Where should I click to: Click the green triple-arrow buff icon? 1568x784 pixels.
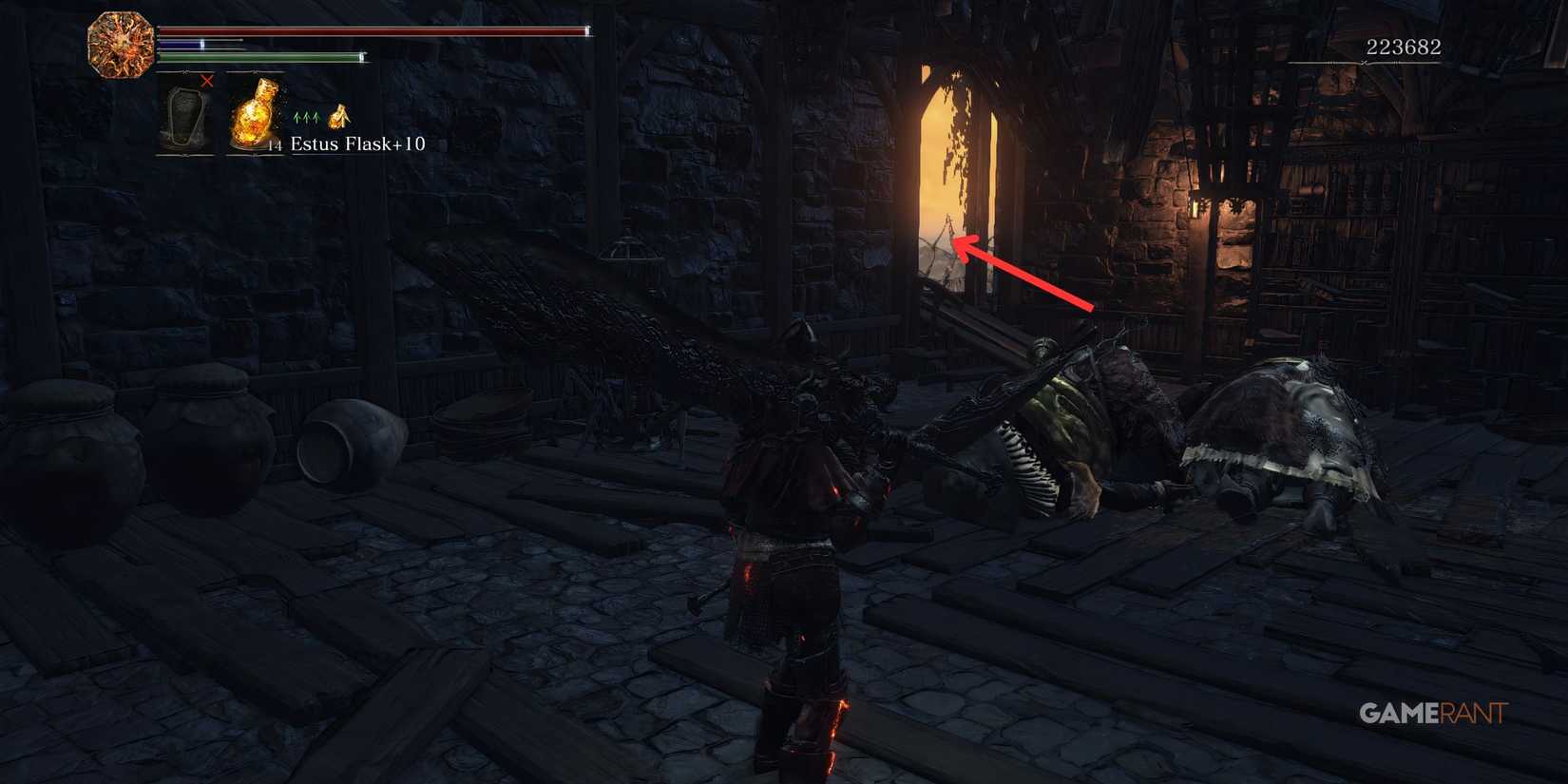tap(304, 114)
